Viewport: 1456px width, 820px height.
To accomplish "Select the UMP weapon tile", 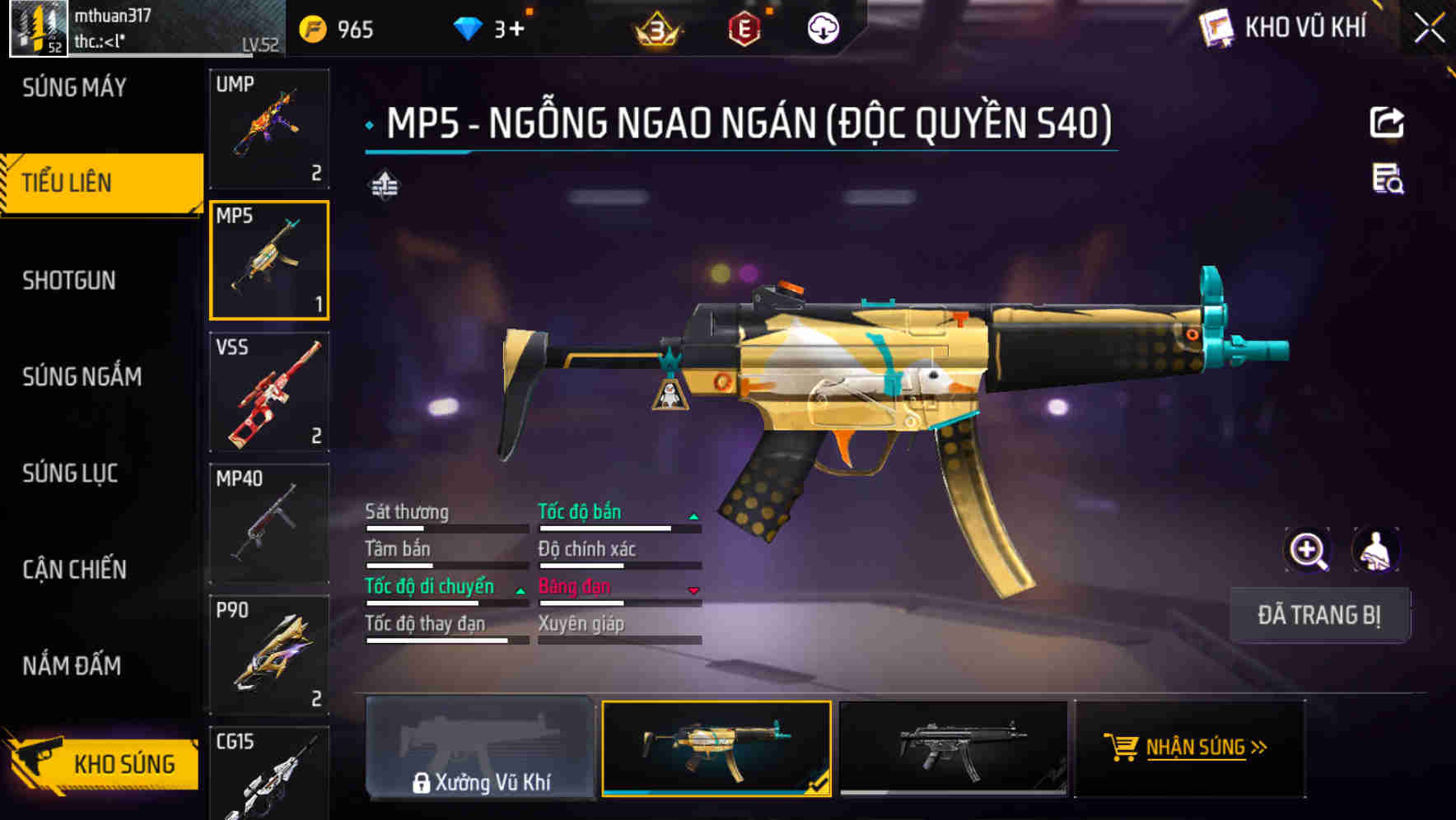I will 269,128.
